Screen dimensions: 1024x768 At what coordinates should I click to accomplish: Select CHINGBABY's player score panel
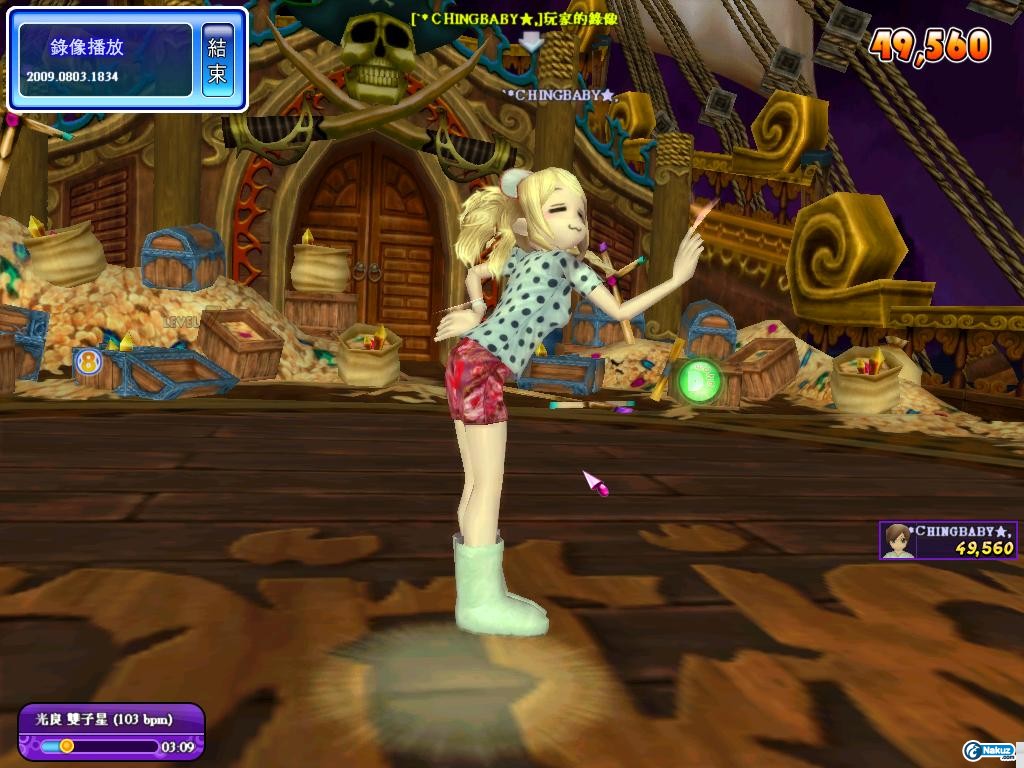tap(948, 540)
